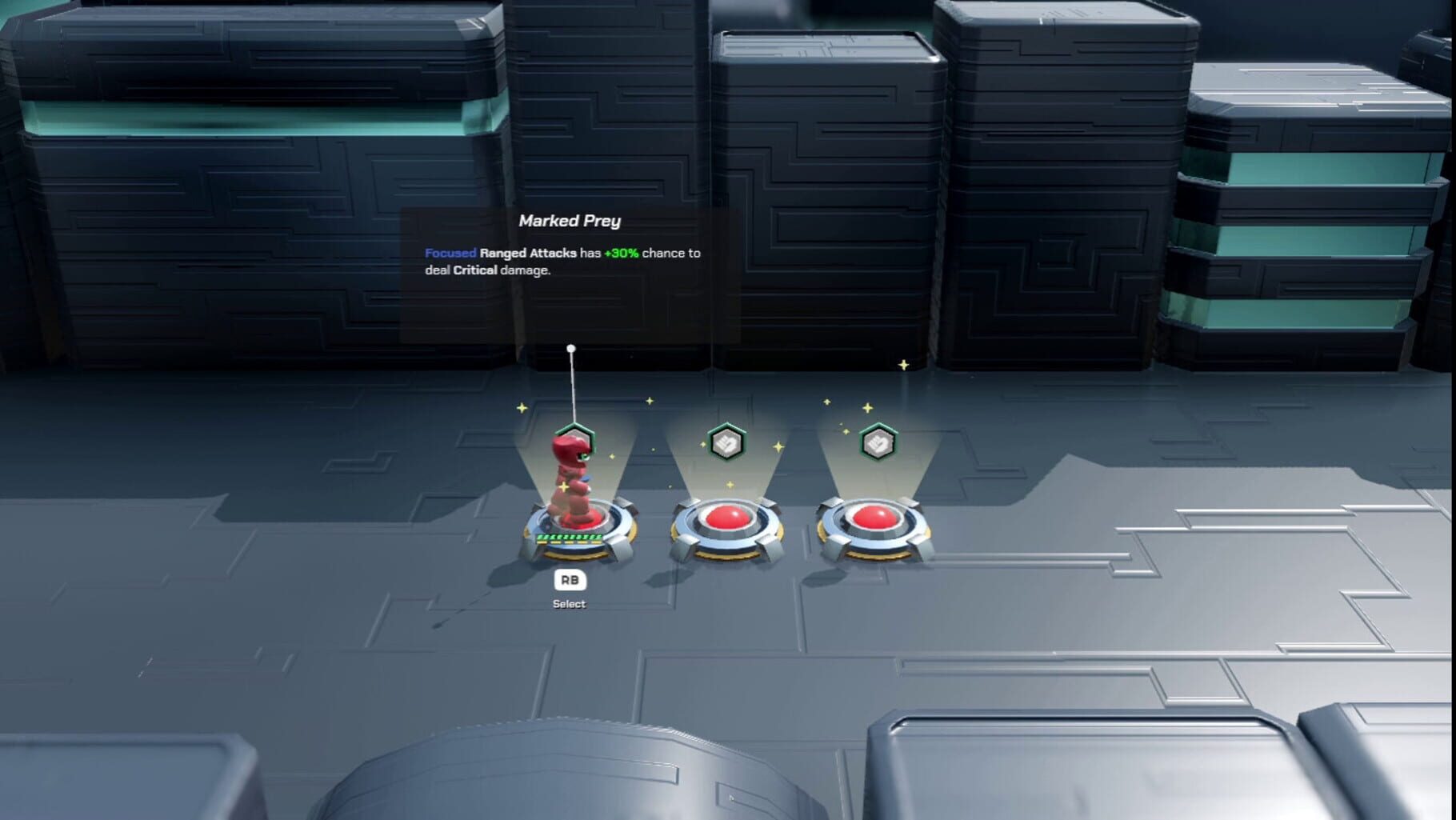Toggle selection of the left pedestal reward
1456x820 pixels.
[573, 528]
